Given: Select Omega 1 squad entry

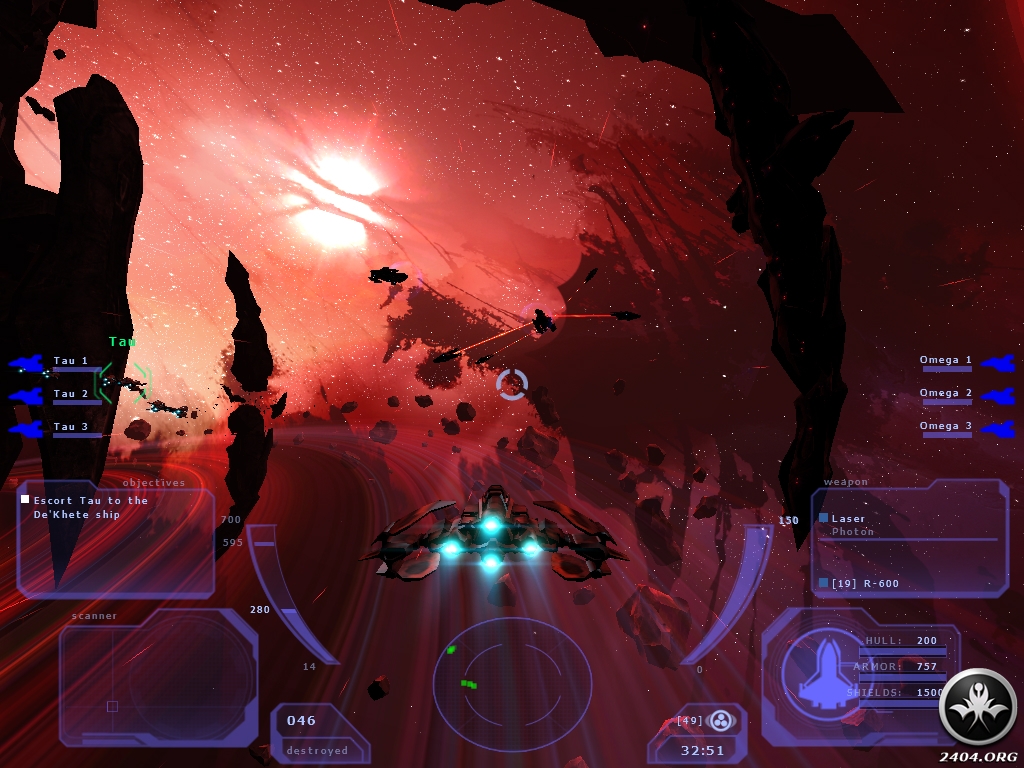Looking at the screenshot, I should click(x=946, y=360).
